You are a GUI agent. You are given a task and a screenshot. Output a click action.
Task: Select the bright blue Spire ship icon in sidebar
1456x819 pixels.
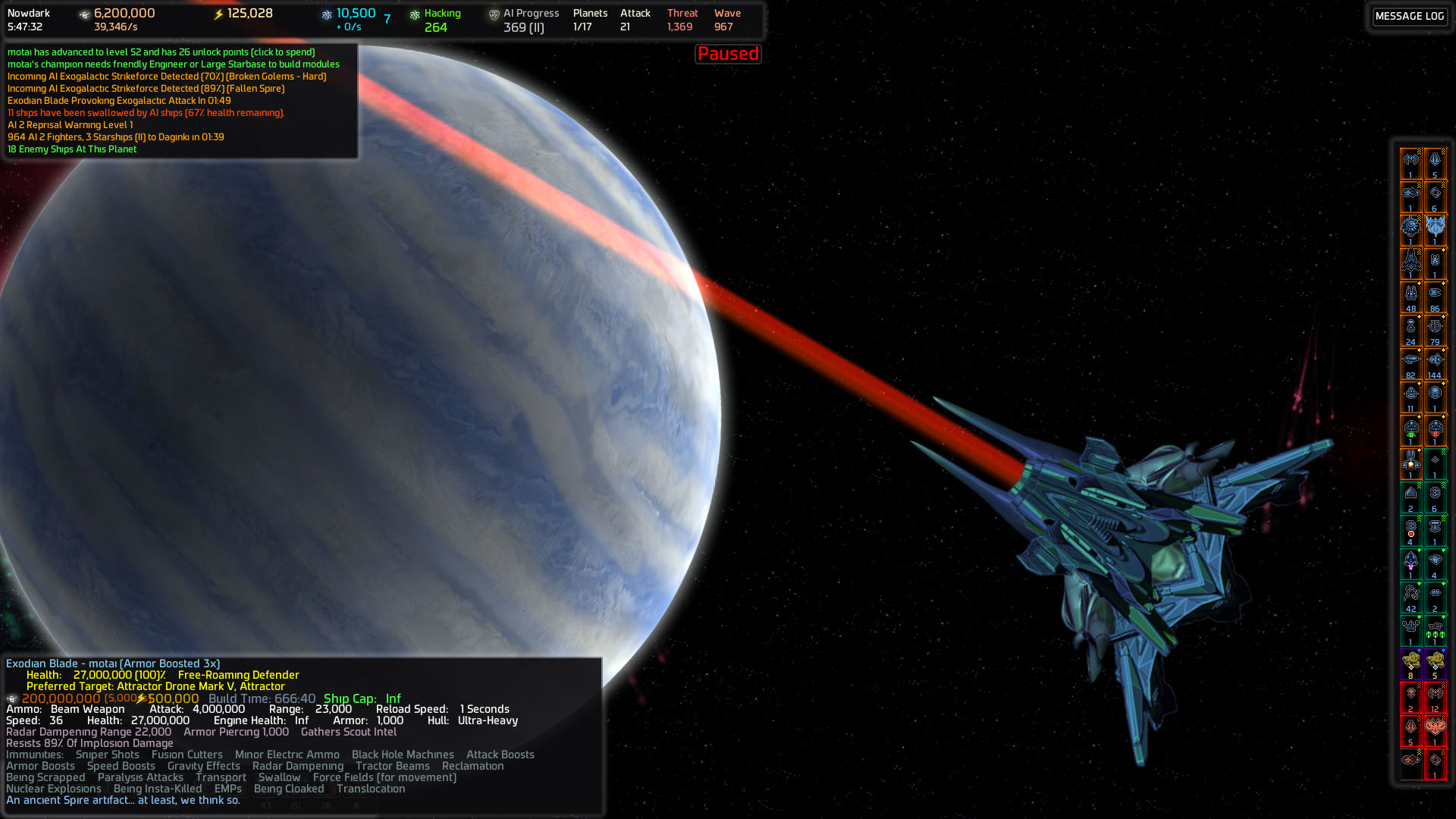point(1436,227)
